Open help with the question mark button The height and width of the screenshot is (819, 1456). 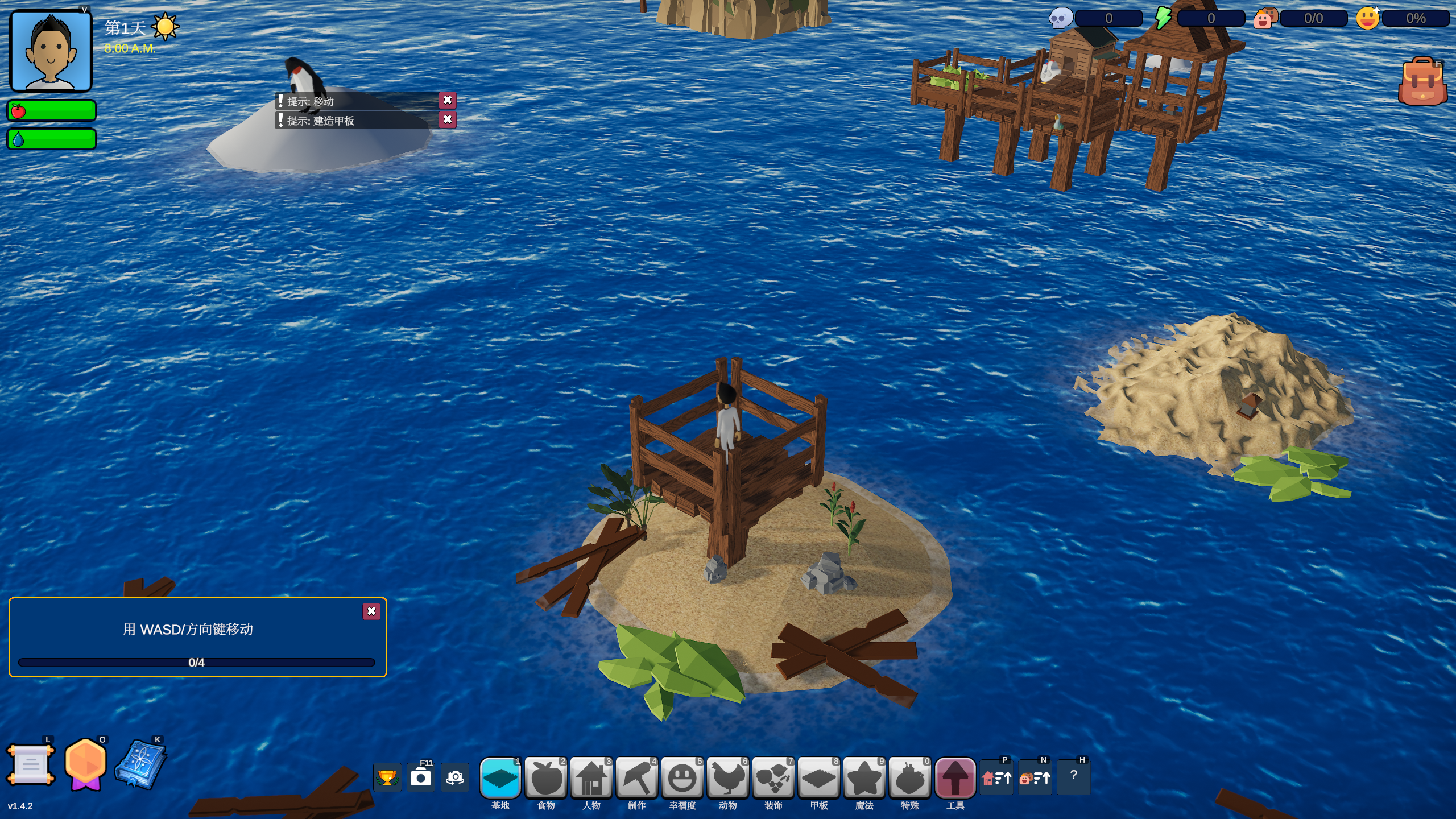coord(1073,776)
